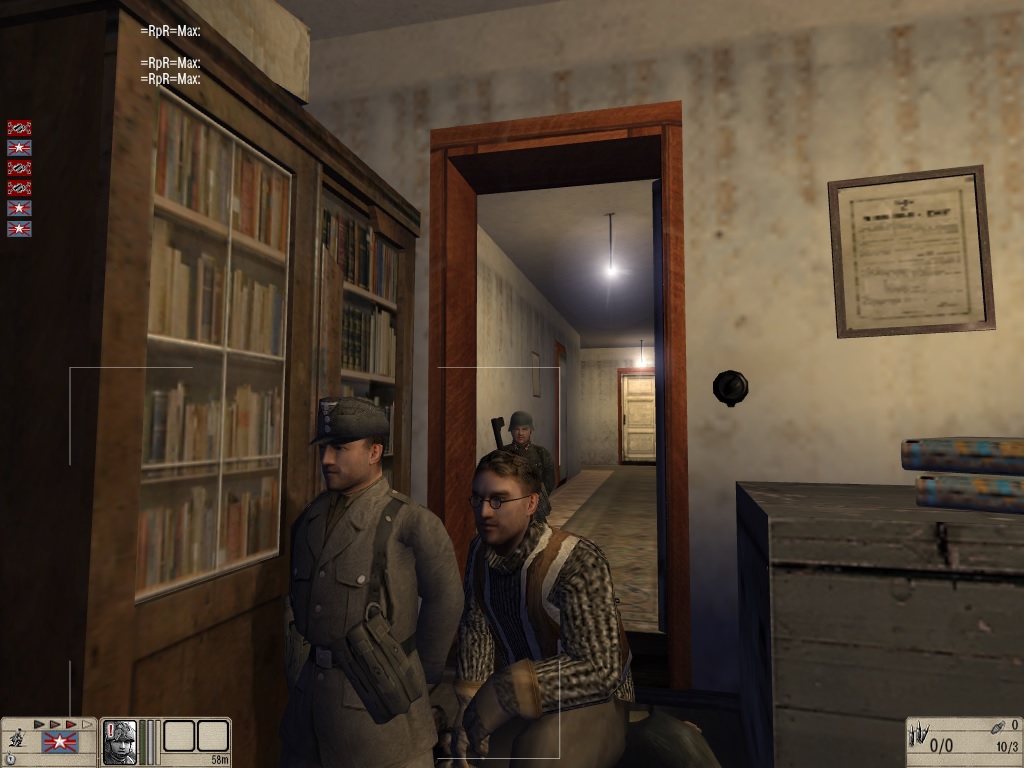Click the blue star flag in the bottom panel
1026x768 pixels.
pos(60,742)
